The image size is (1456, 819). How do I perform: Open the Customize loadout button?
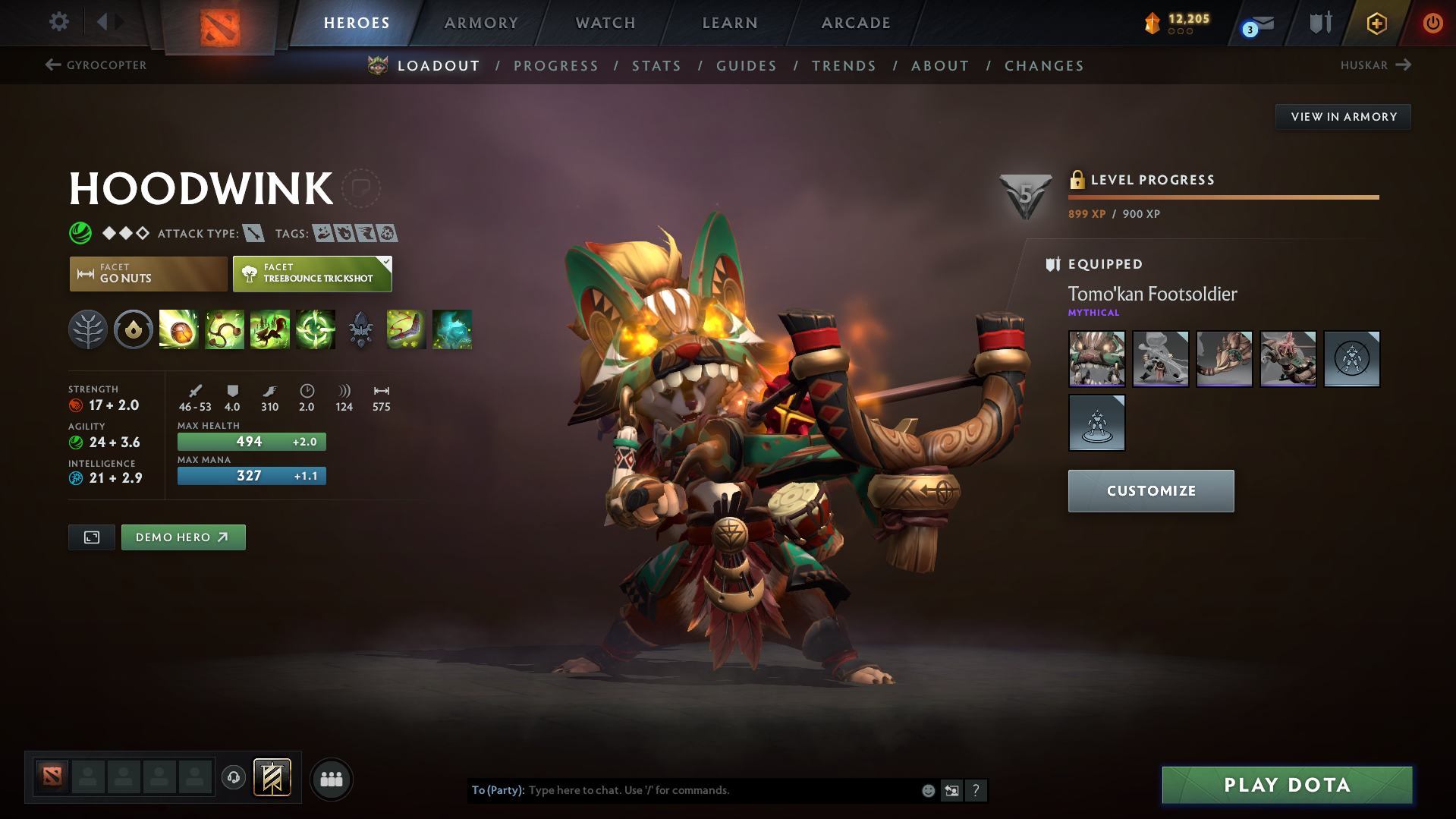click(x=1150, y=491)
